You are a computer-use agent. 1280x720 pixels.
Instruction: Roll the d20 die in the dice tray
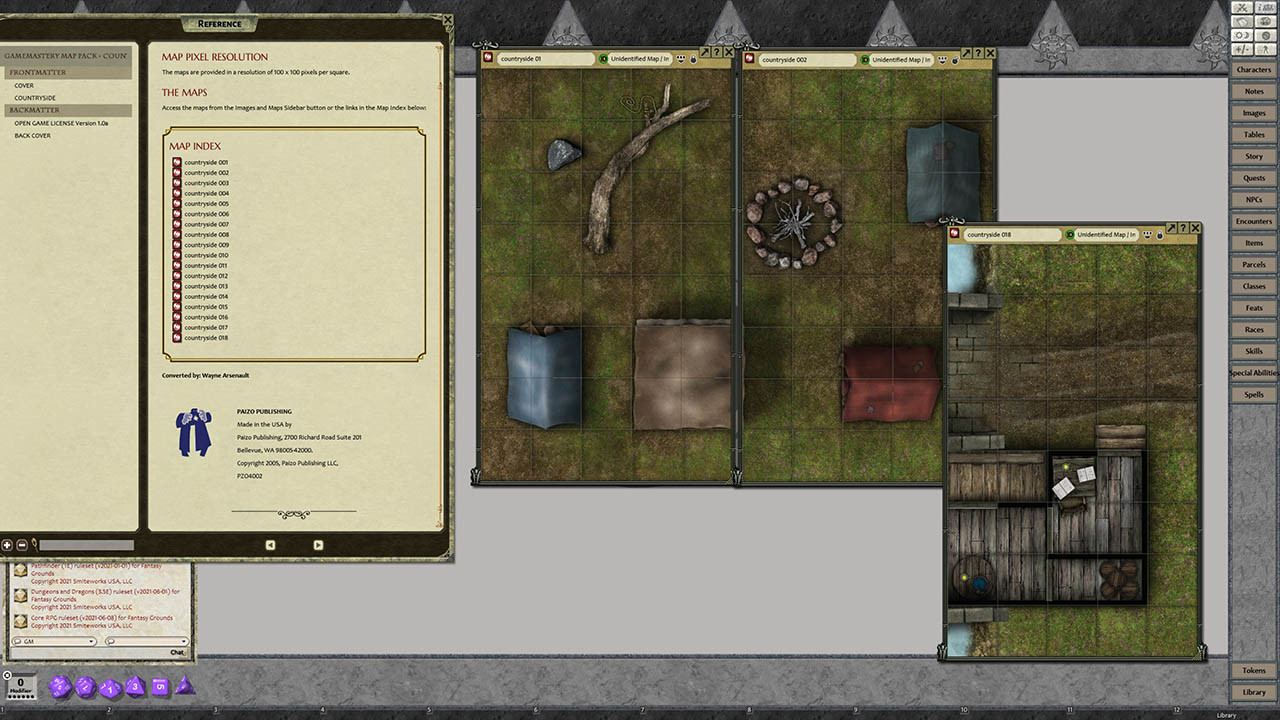coord(61,686)
